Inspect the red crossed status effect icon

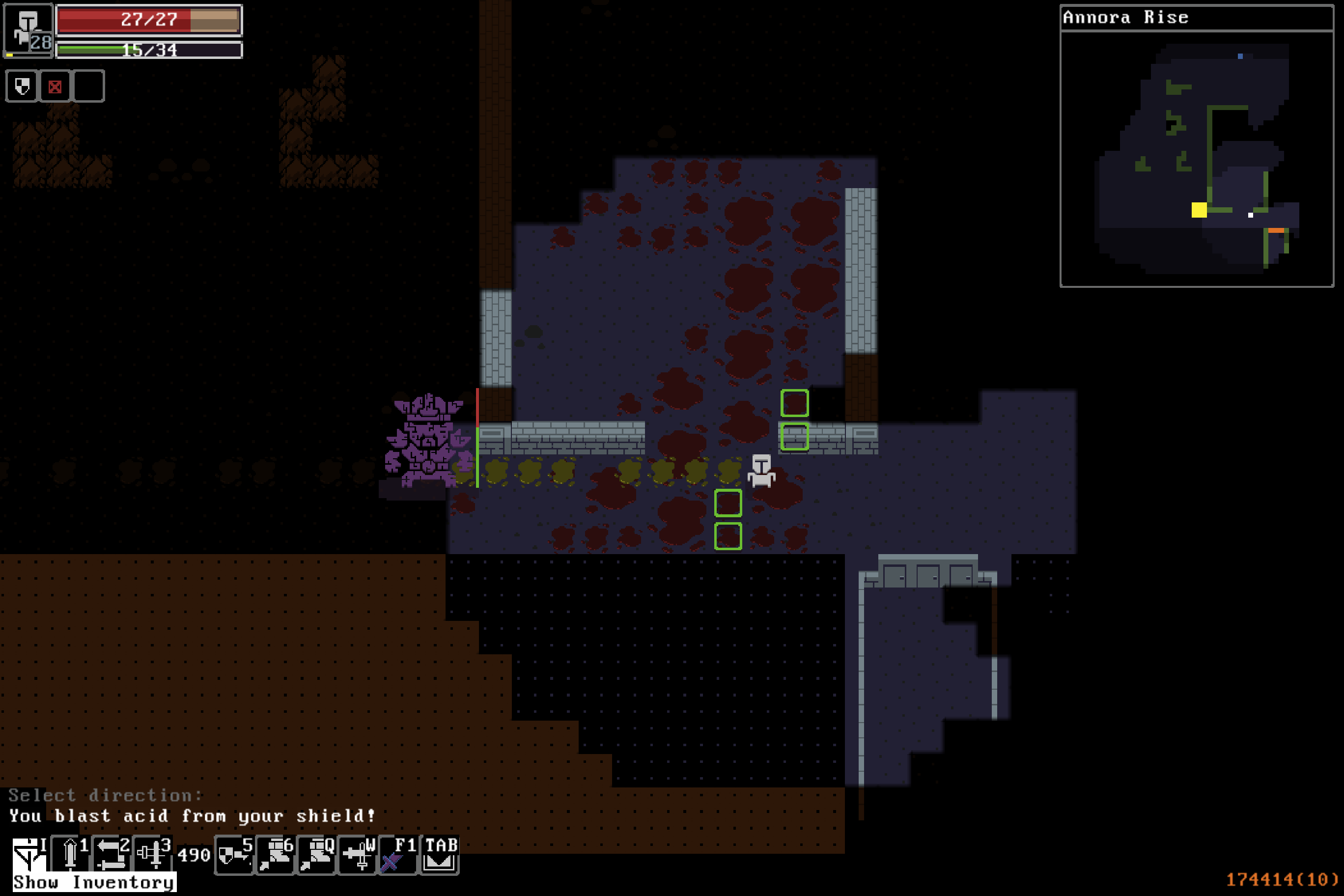pos(55,86)
